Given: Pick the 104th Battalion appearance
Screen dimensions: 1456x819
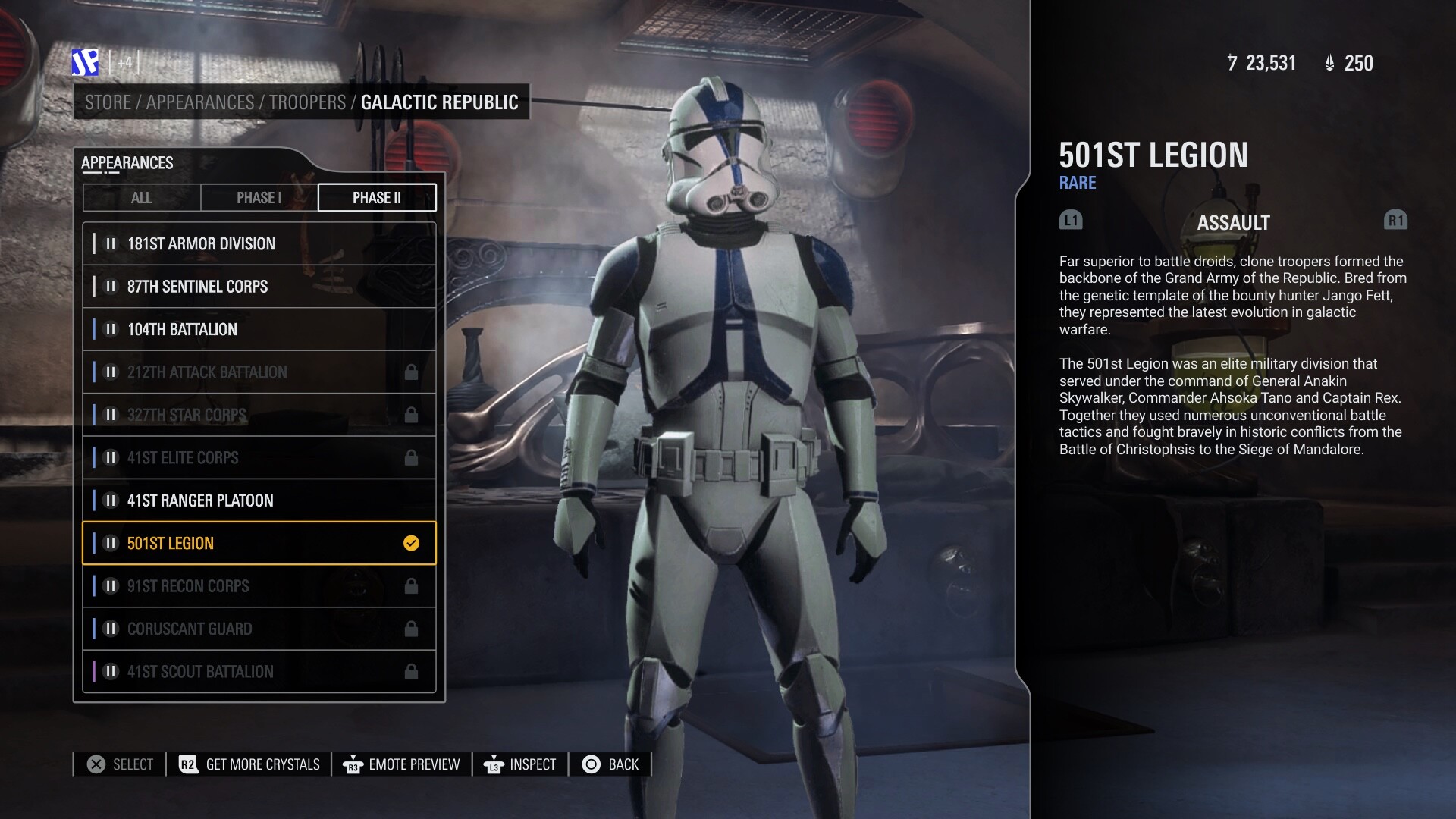Looking at the screenshot, I should [259, 330].
